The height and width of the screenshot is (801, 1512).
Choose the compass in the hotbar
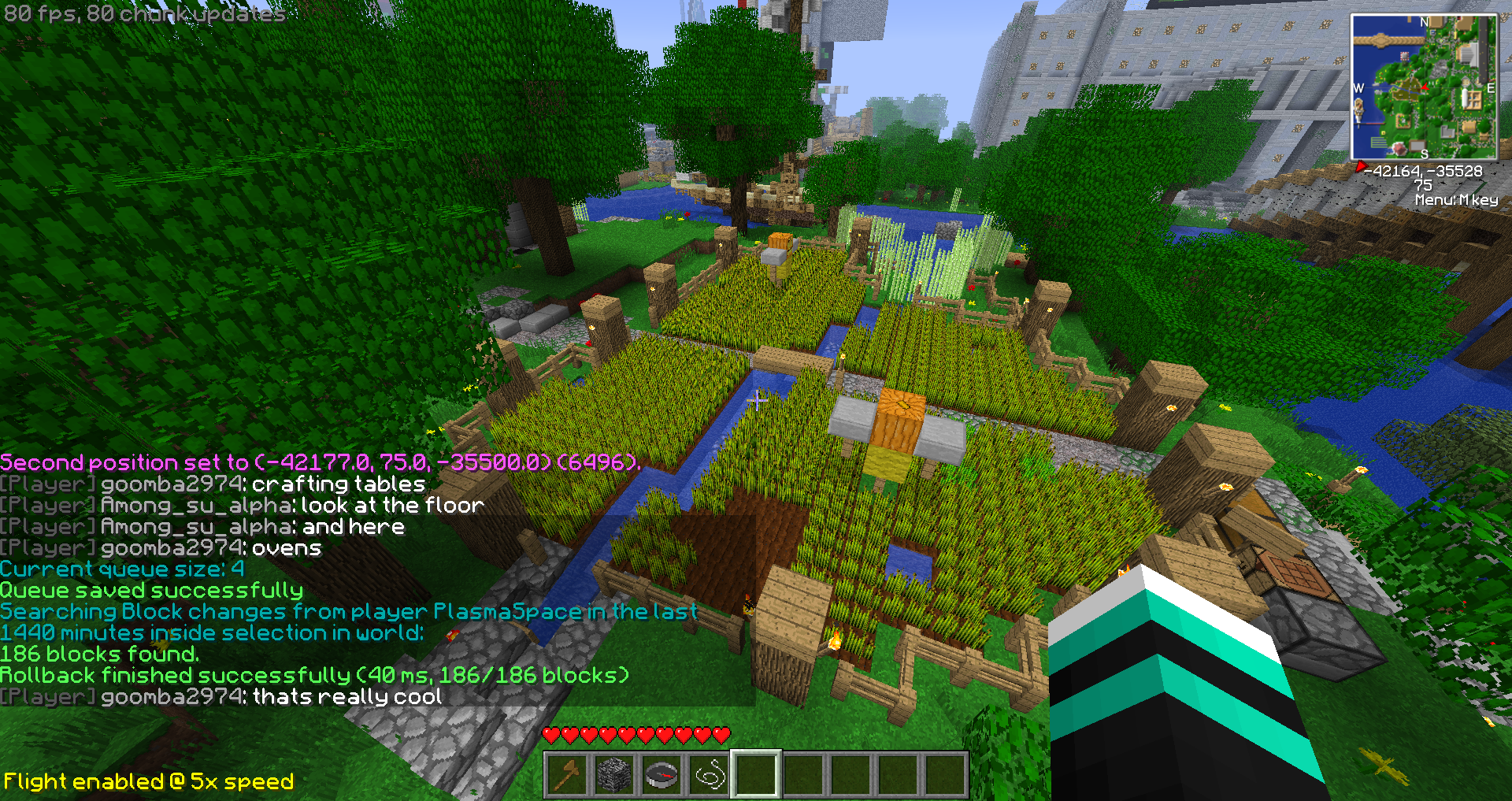[x=661, y=774]
